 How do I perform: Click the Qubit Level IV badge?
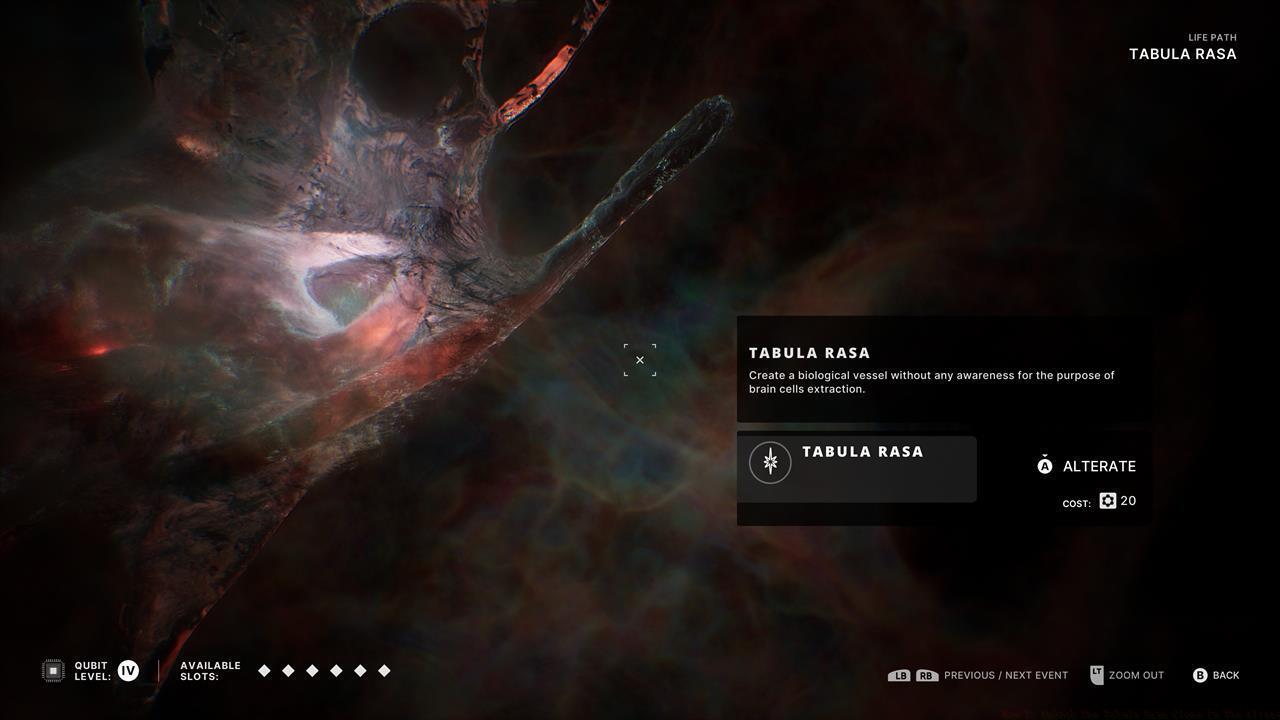128,670
